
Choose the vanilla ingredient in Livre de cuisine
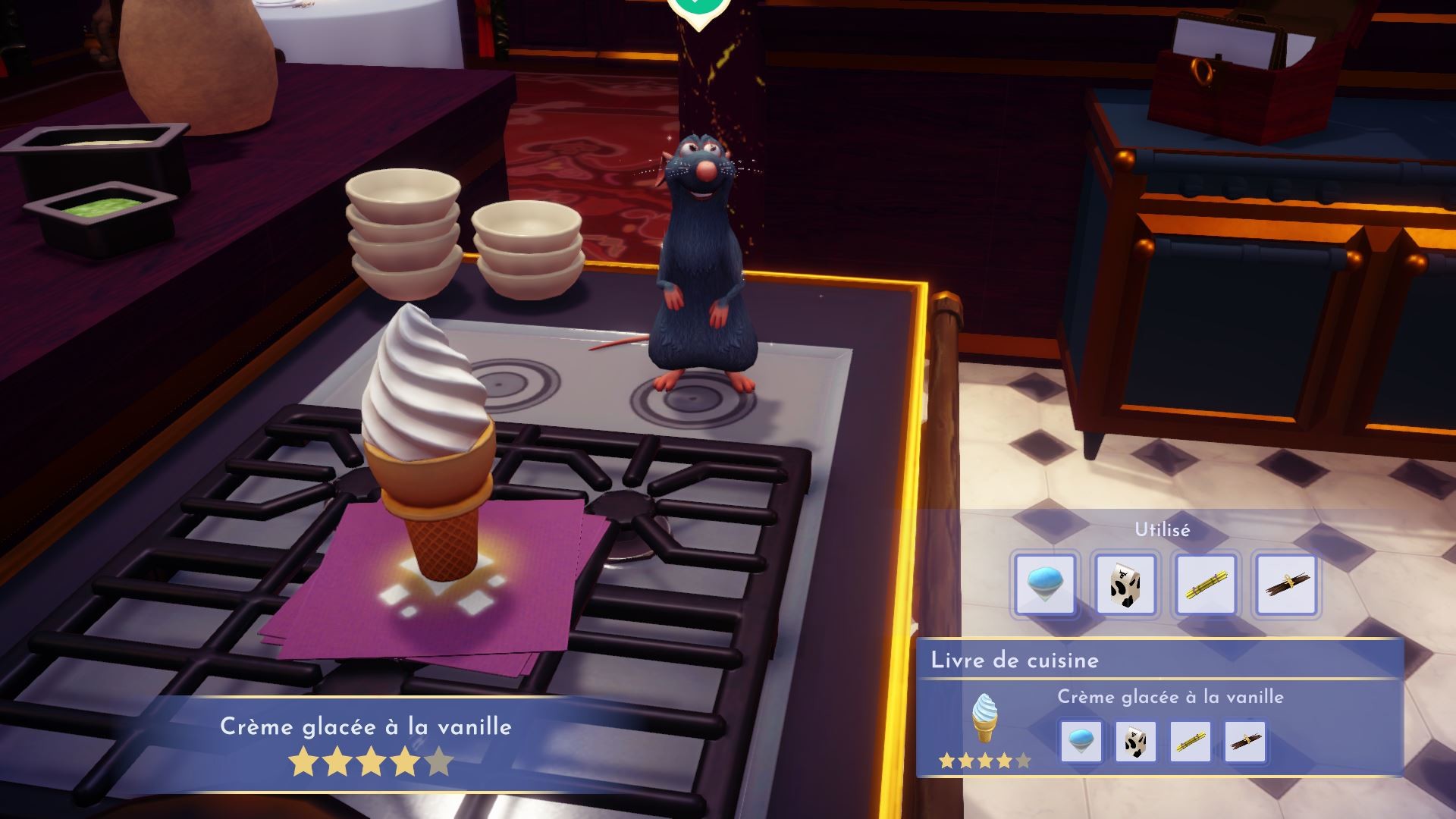coord(1244,741)
